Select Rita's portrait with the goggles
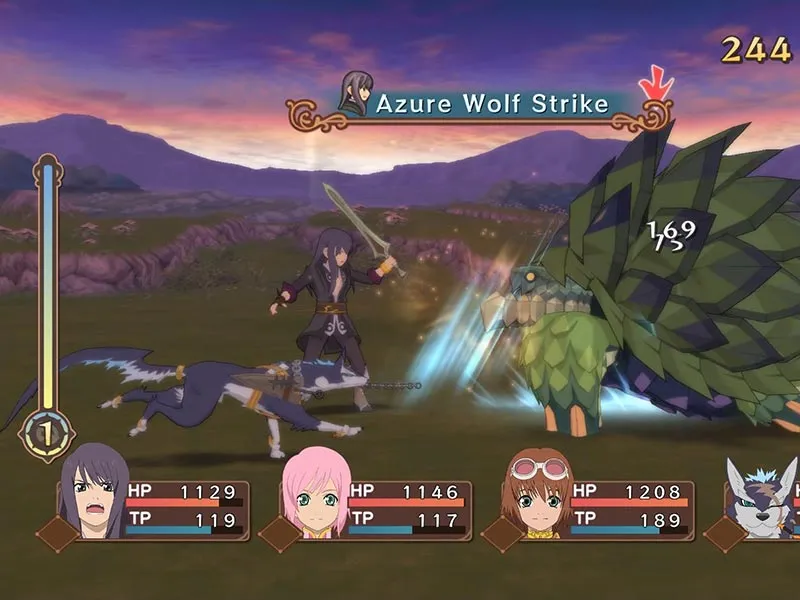Screen dimensions: 800x600 point(538,490)
